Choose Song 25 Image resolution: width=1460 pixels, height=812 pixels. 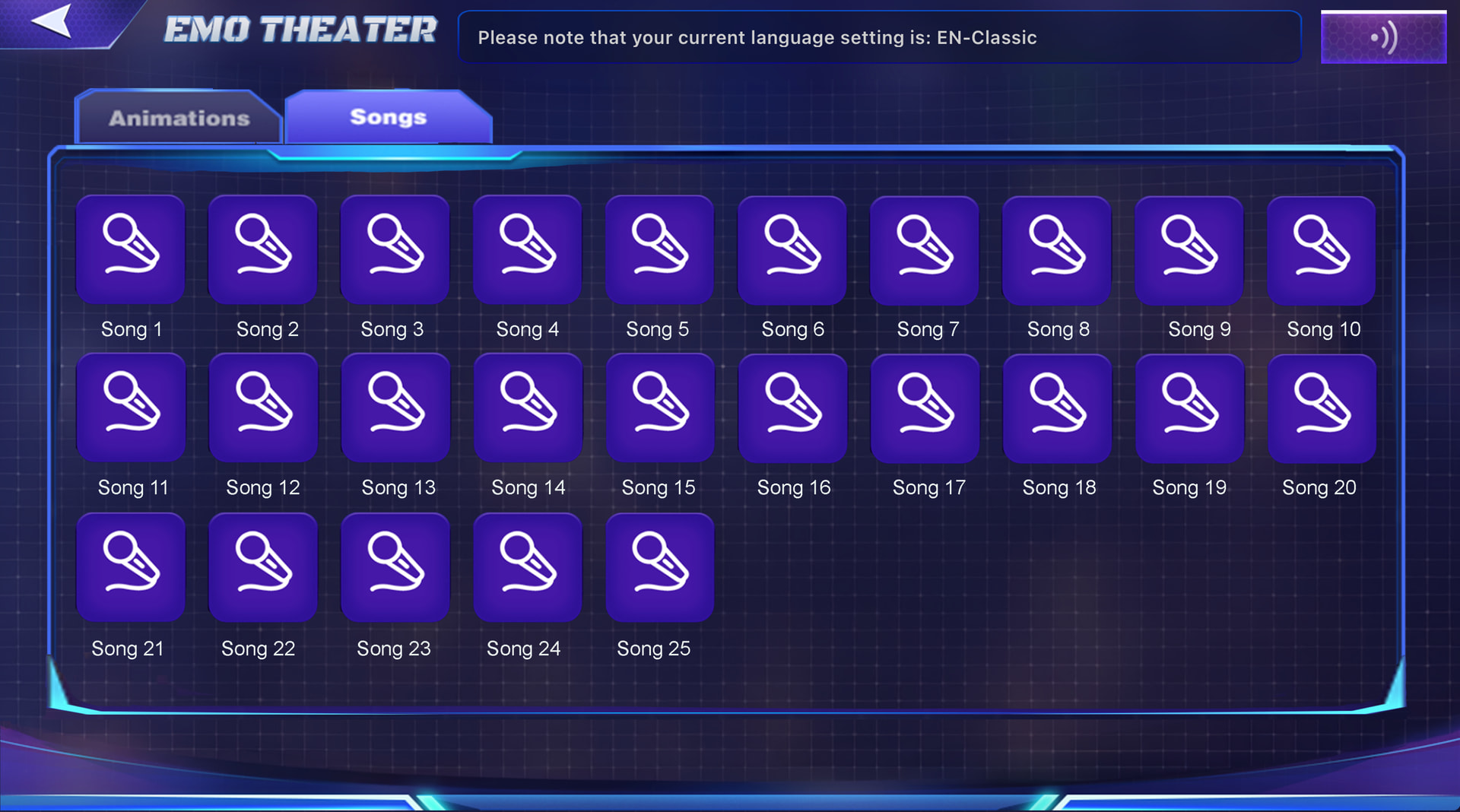pos(660,567)
